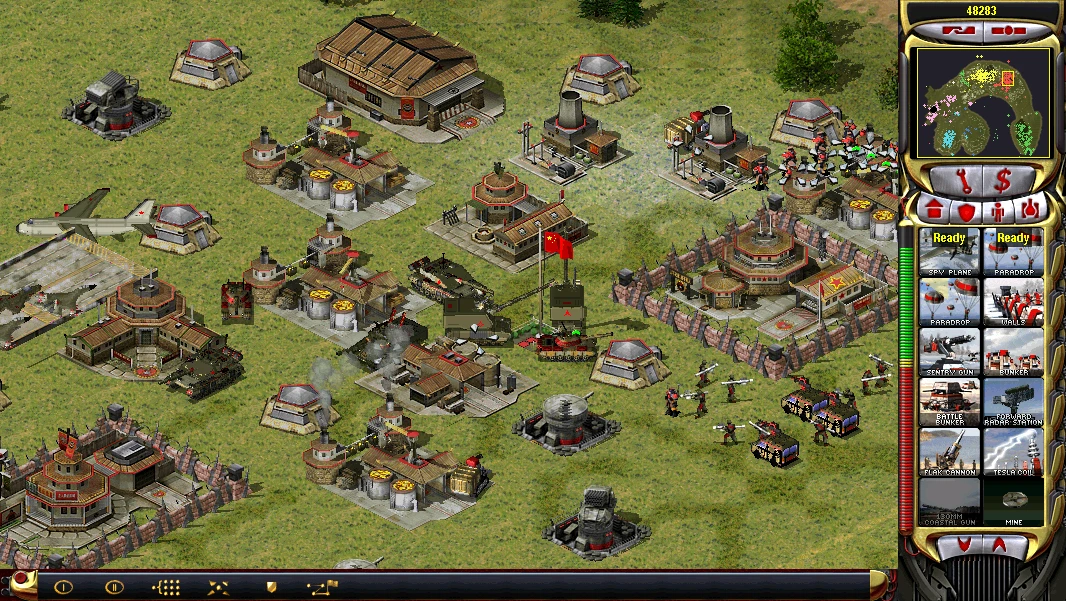This screenshot has height=601, width=1066.
Task: Switch to the defenses shield tab
Action: click(966, 211)
